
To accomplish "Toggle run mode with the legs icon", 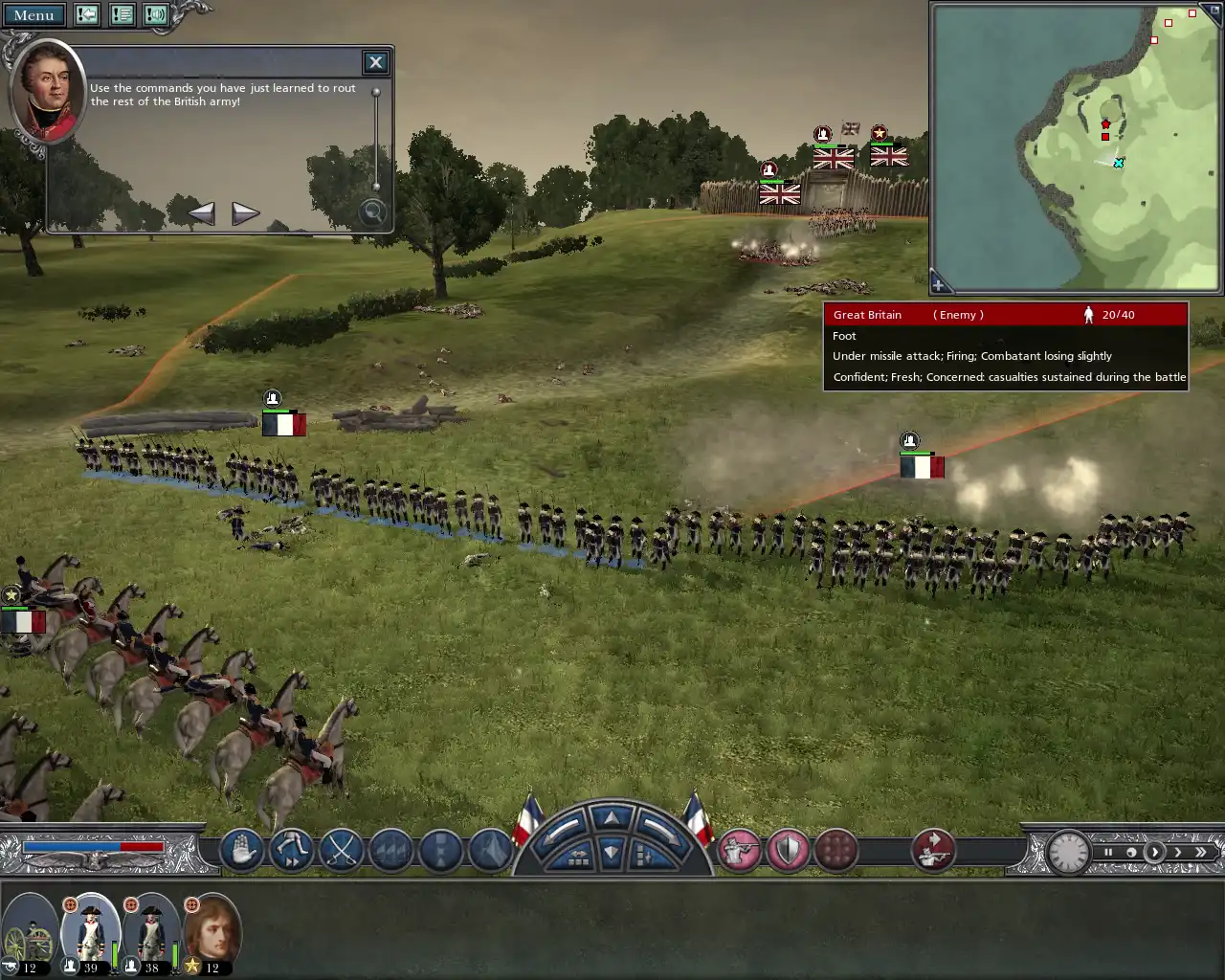I will click(x=291, y=850).
